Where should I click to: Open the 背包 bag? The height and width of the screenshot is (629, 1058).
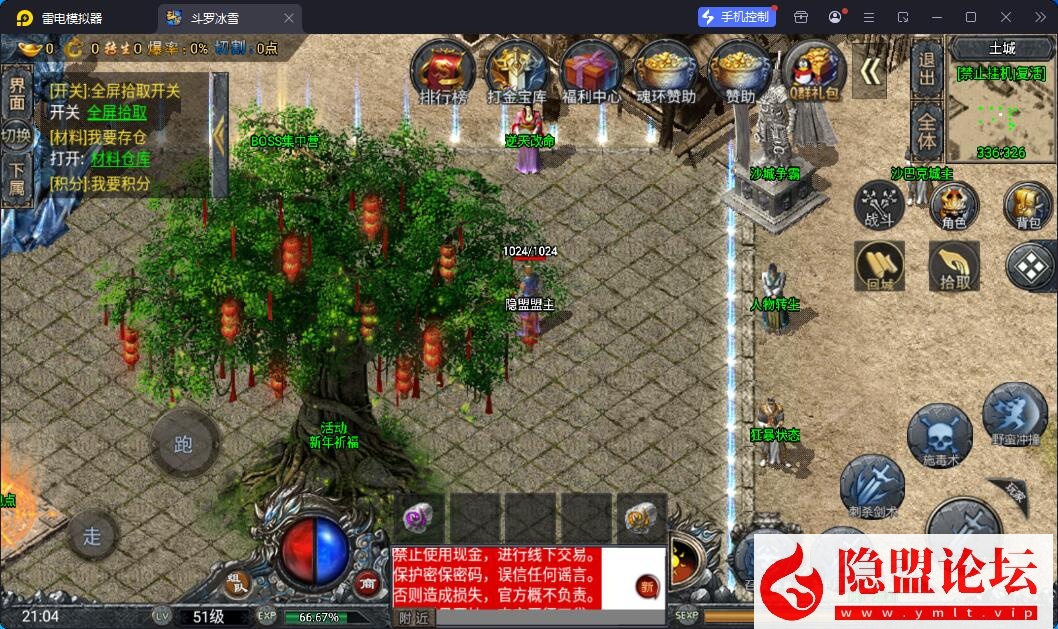[1028, 208]
